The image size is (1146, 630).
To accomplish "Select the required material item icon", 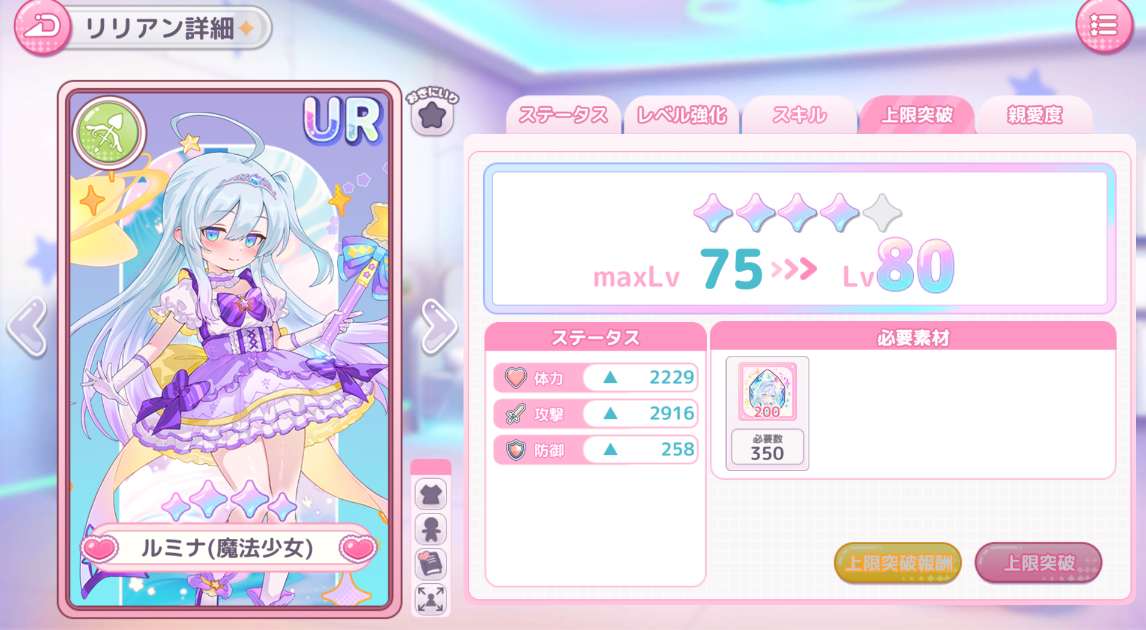I will [767, 392].
